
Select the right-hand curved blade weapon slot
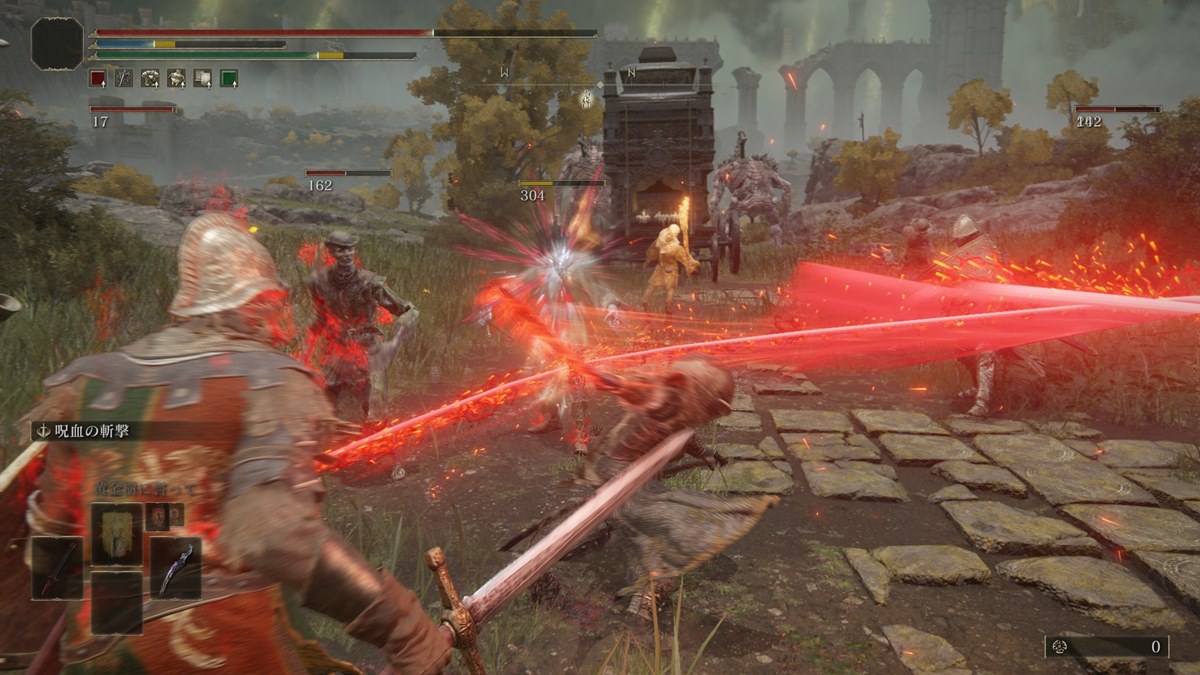tap(176, 568)
